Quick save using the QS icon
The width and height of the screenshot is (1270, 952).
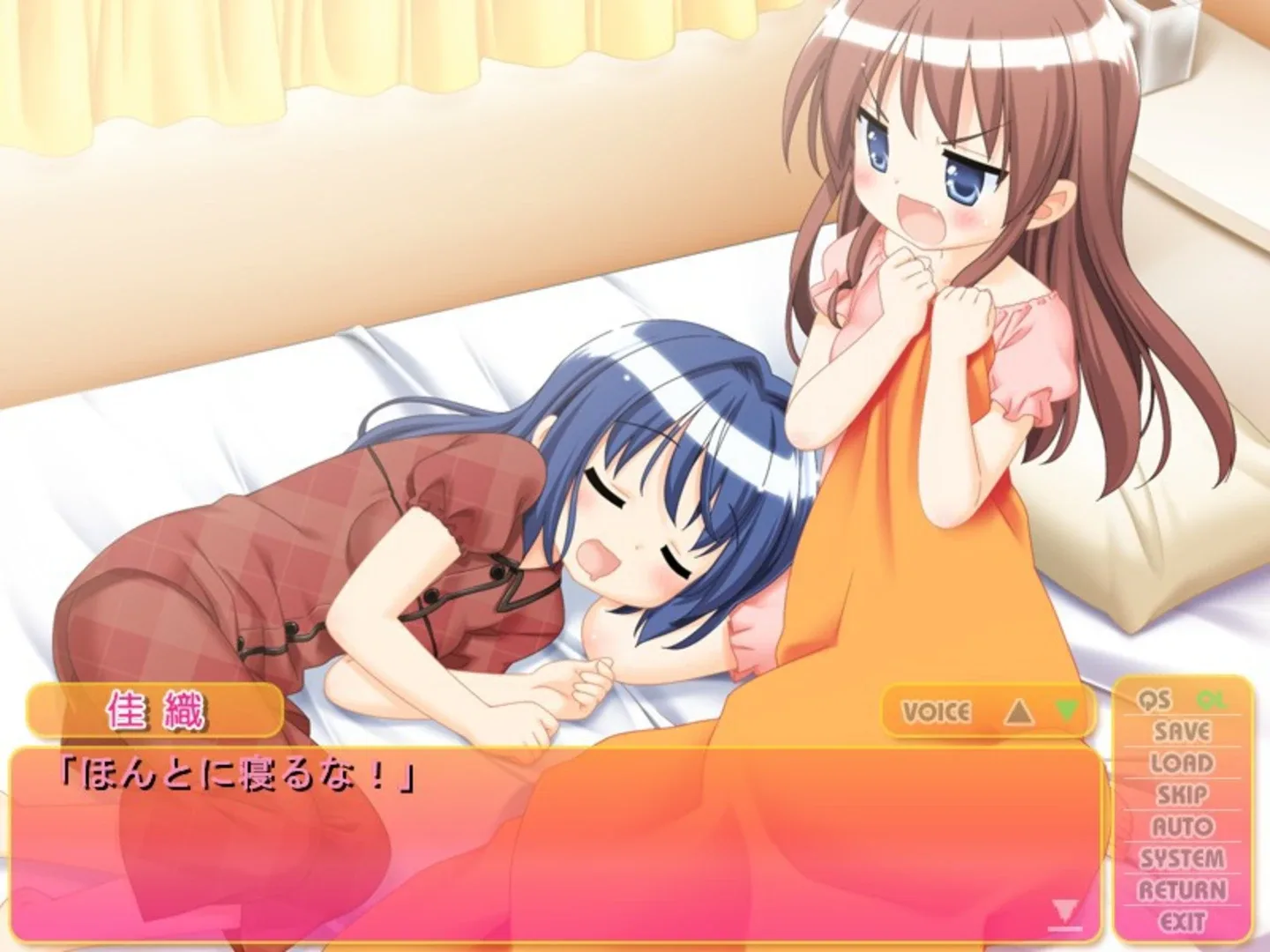click(1155, 701)
